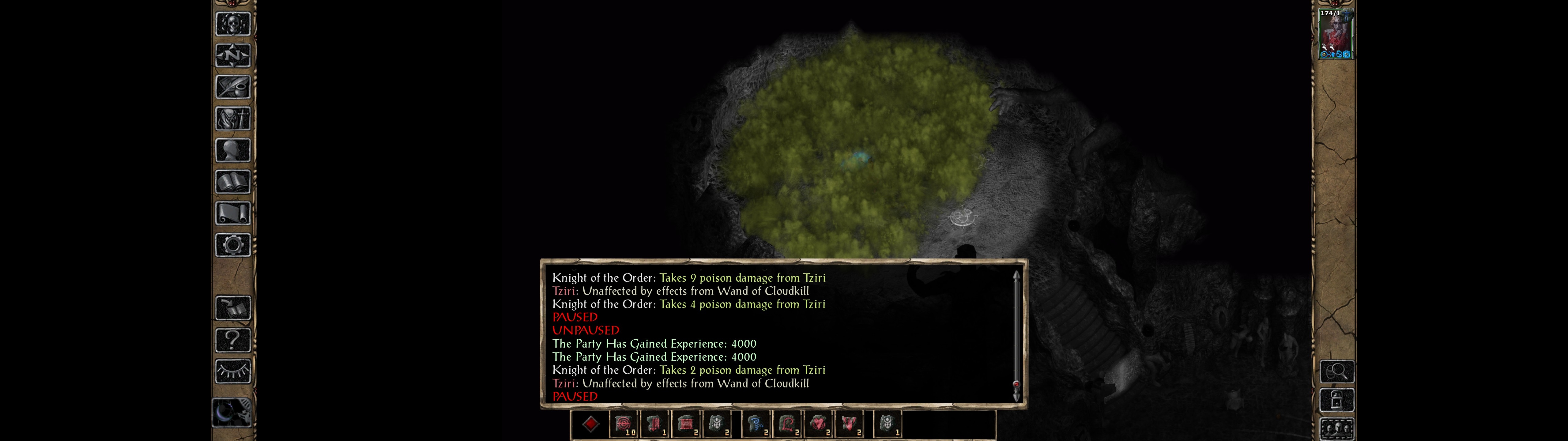Open the priest scroll icon
The height and width of the screenshot is (441, 1568).
point(232,214)
